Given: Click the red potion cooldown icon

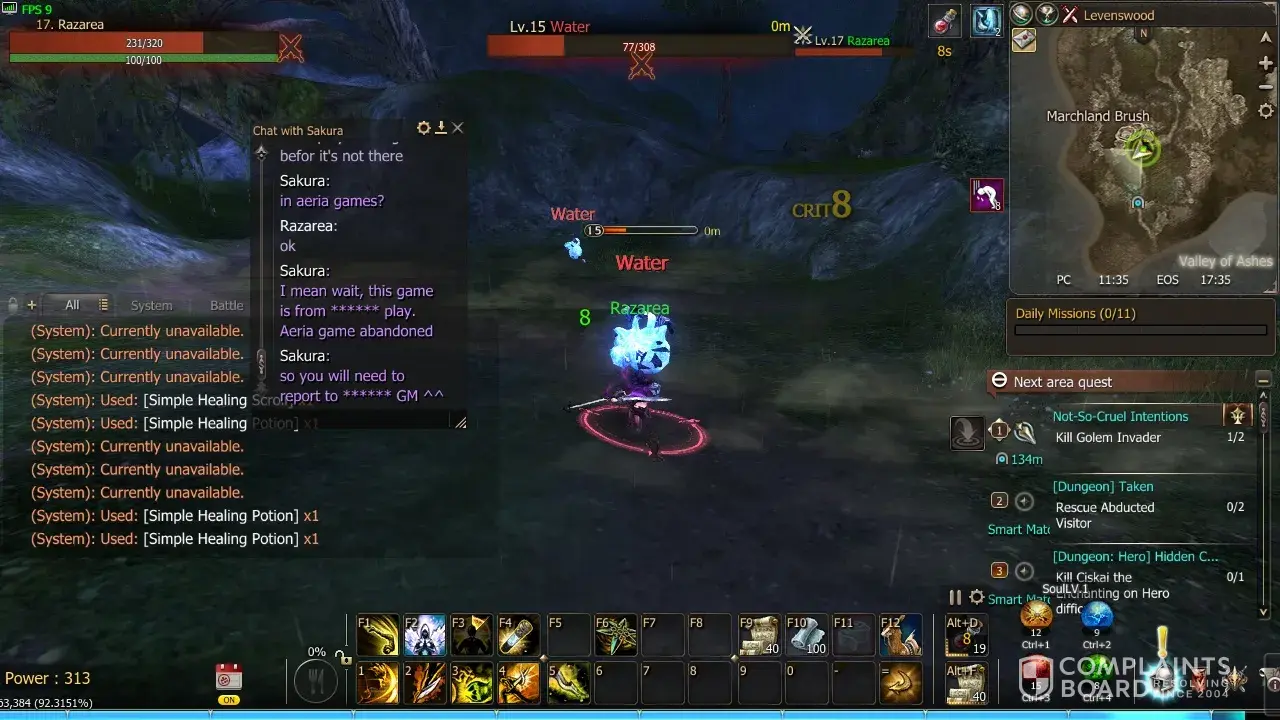Looking at the screenshot, I should pyautogui.click(x=943, y=21).
